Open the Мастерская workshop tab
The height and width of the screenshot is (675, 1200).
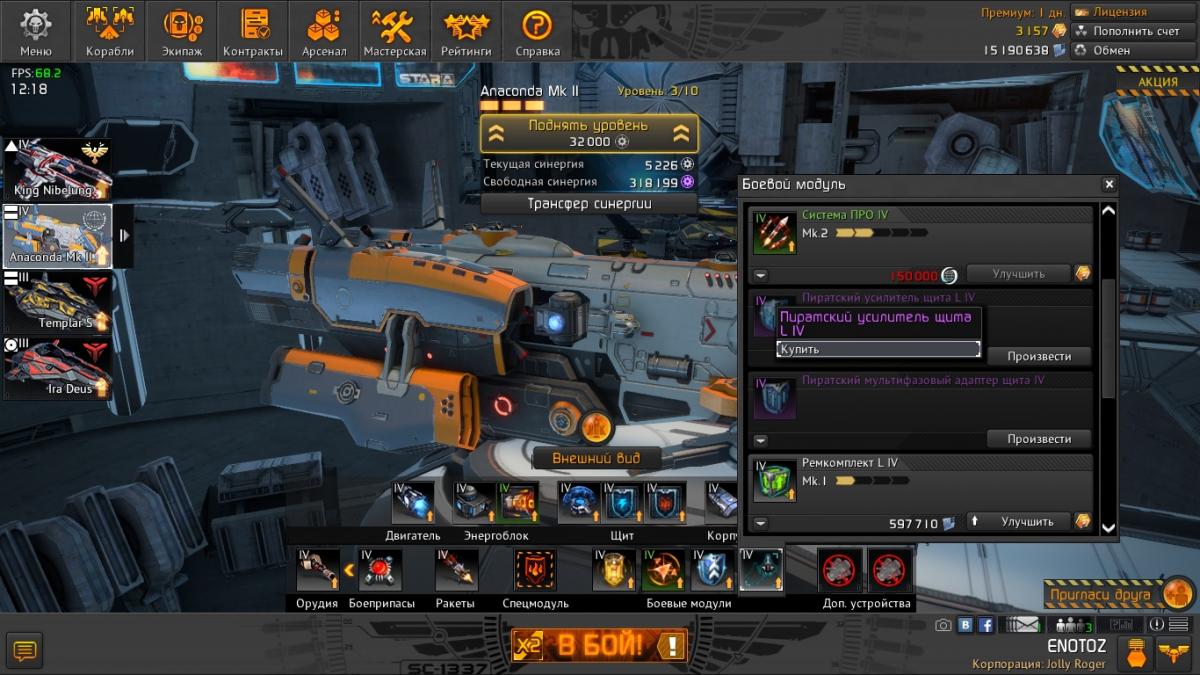(394, 32)
